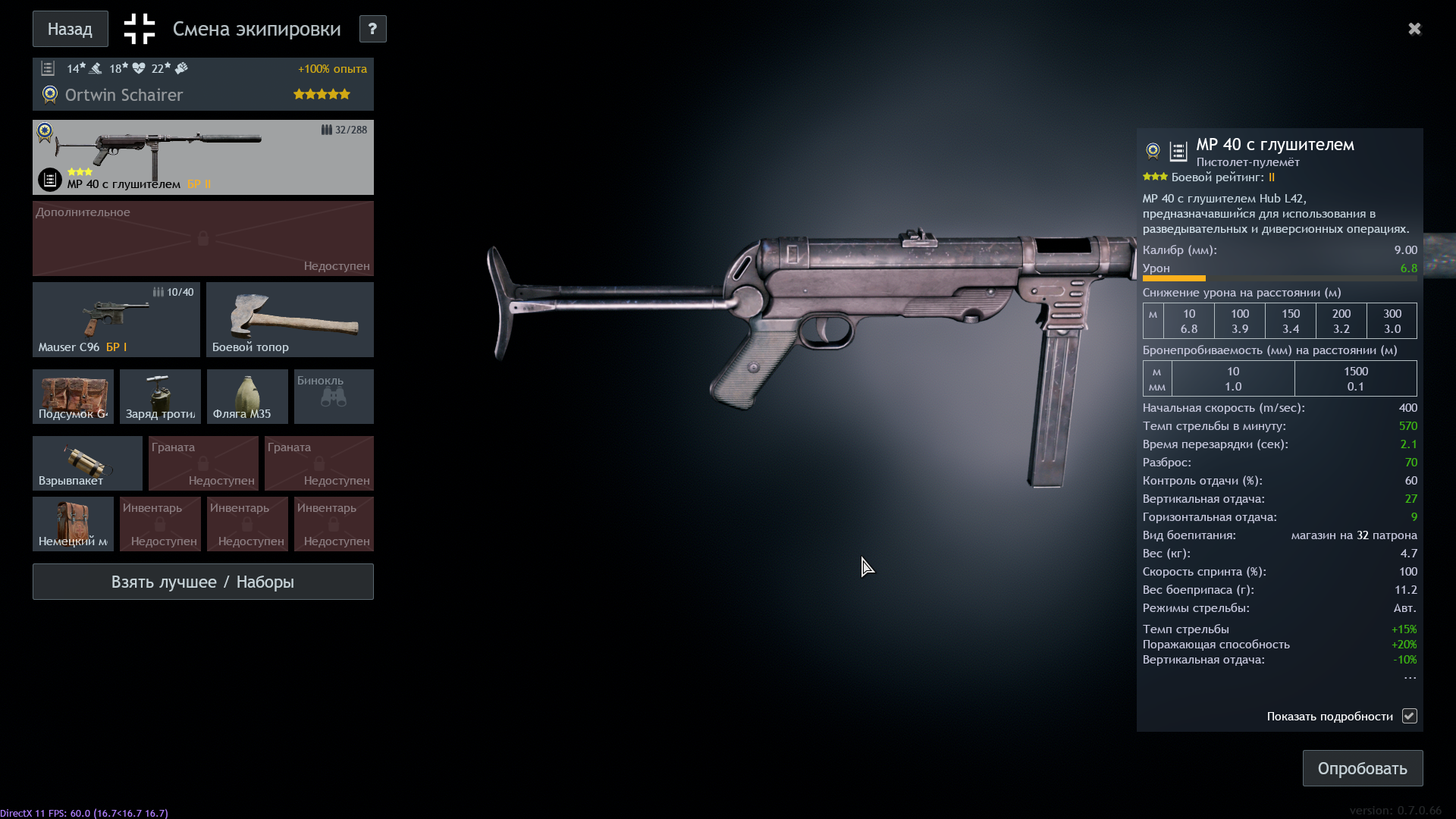Select the Взрывпакет grenade slot
Screen dimensions: 1456x819
click(x=87, y=463)
